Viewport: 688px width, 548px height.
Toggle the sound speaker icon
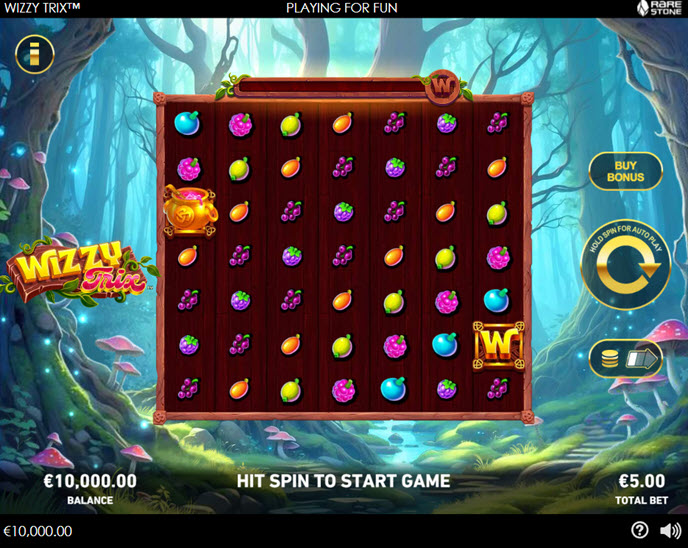point(668,530)
